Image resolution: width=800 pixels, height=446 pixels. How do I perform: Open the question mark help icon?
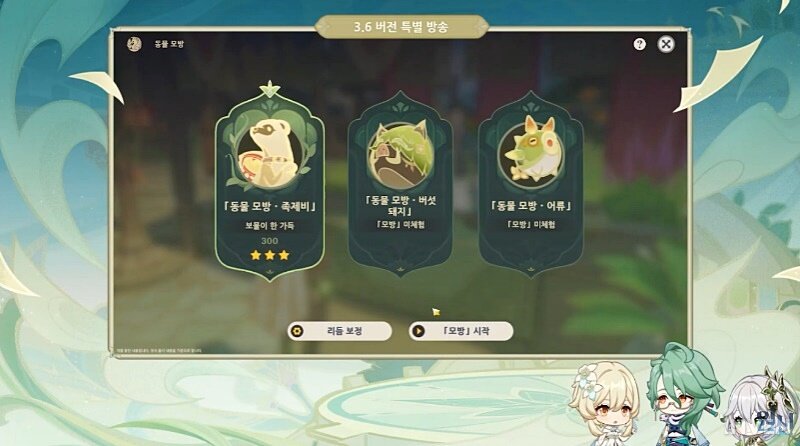coord(639,44)
